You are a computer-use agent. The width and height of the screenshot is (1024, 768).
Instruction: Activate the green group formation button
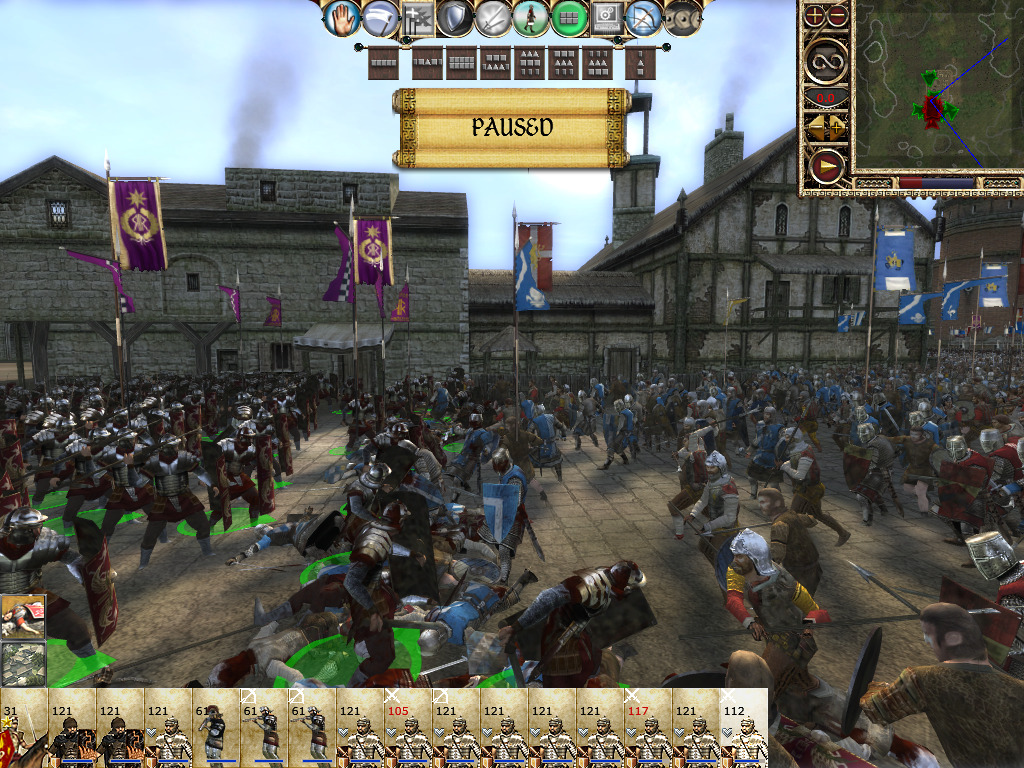568,17
